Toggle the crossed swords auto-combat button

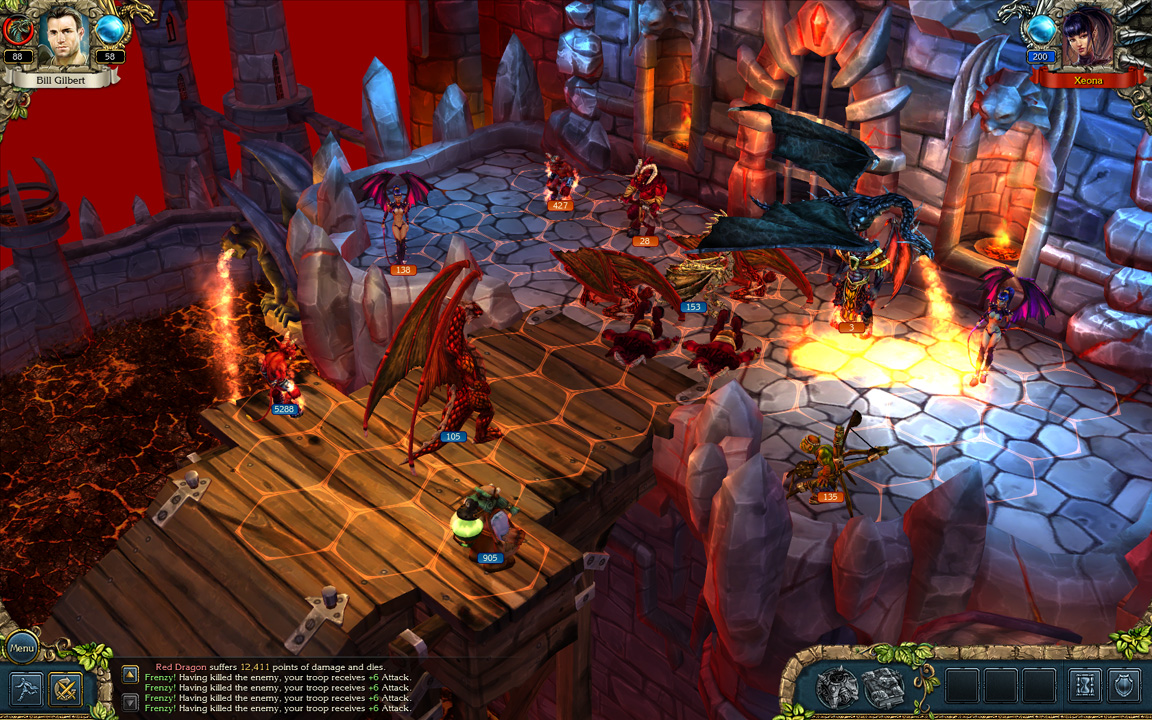[x=66, y=689]
